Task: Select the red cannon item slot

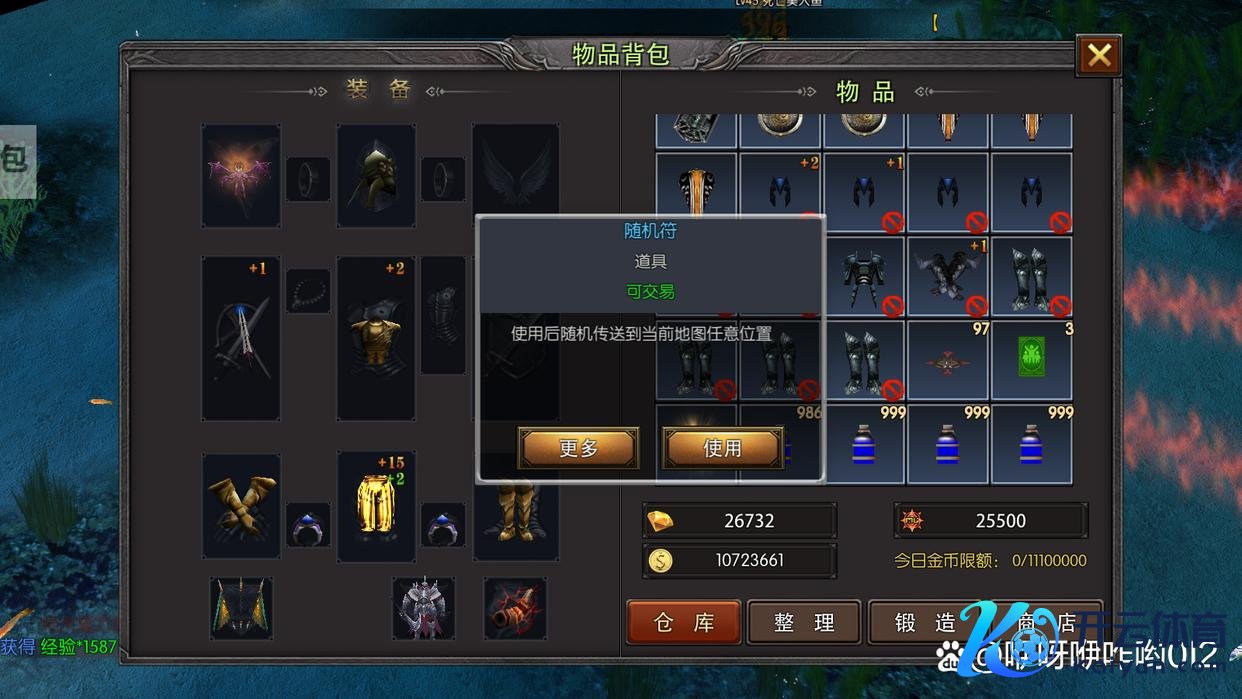Action: pyautogui.click(x=515, y=608)
